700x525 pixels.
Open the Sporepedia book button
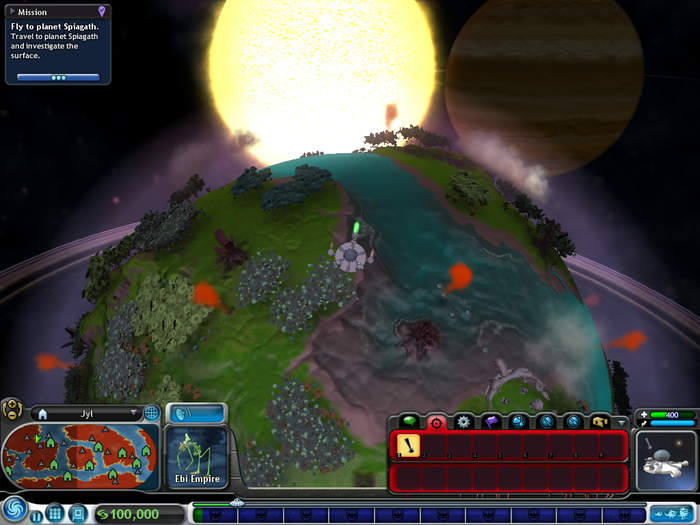coord(79,514)
